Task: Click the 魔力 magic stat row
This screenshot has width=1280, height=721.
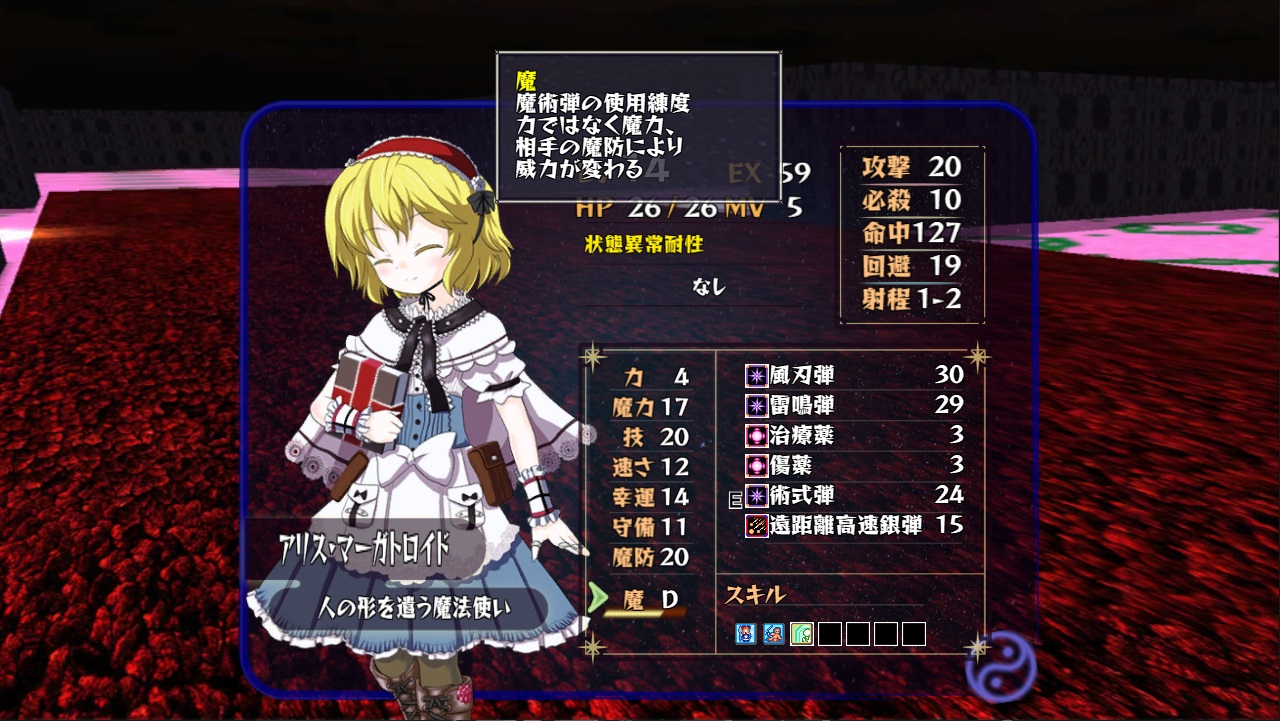Action: coord(650,407)
